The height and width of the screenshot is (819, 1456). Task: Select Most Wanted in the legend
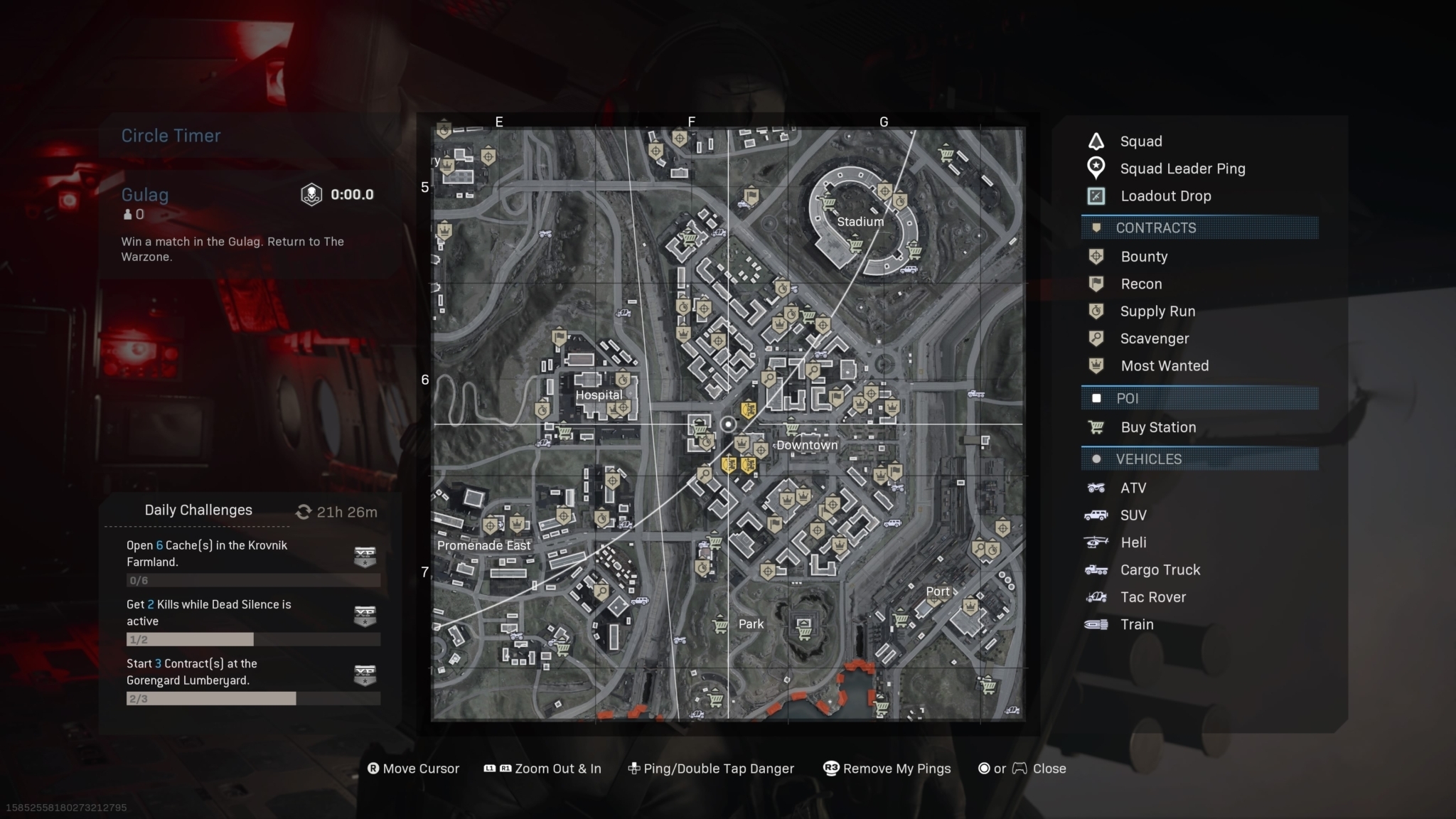tap(1164, 366)
